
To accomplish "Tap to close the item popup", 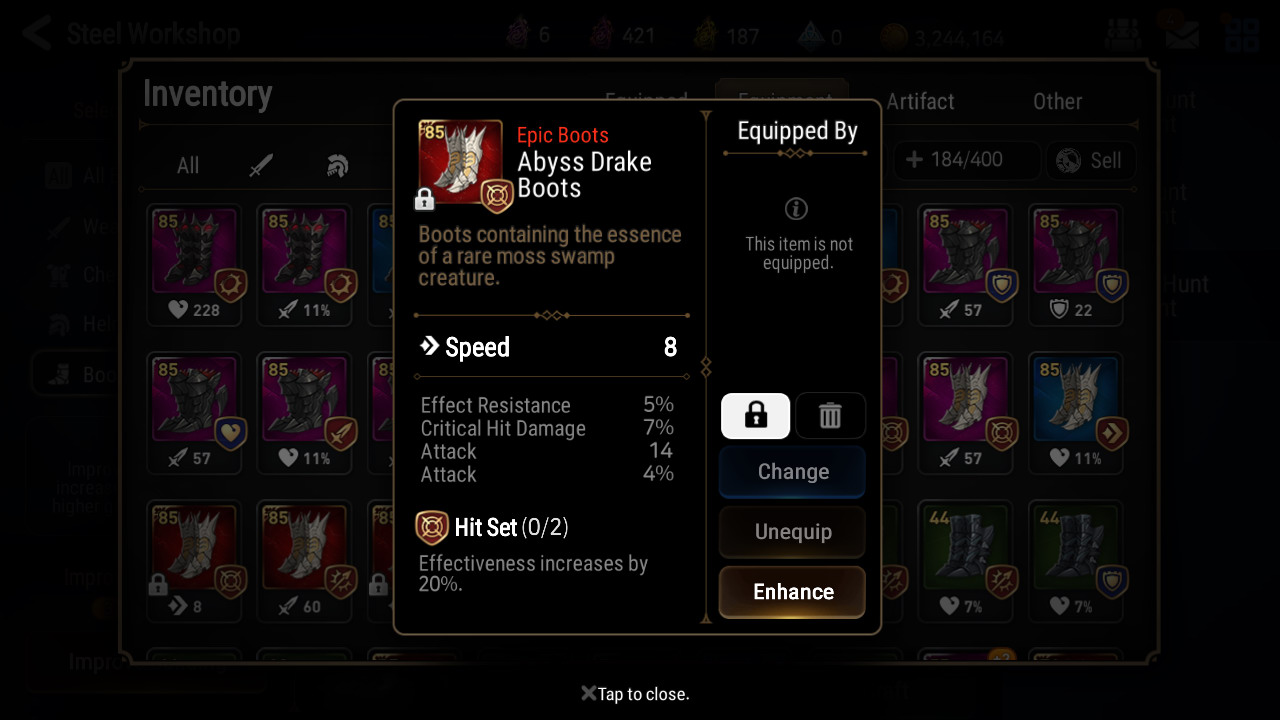I will click(x=636, y=694).
